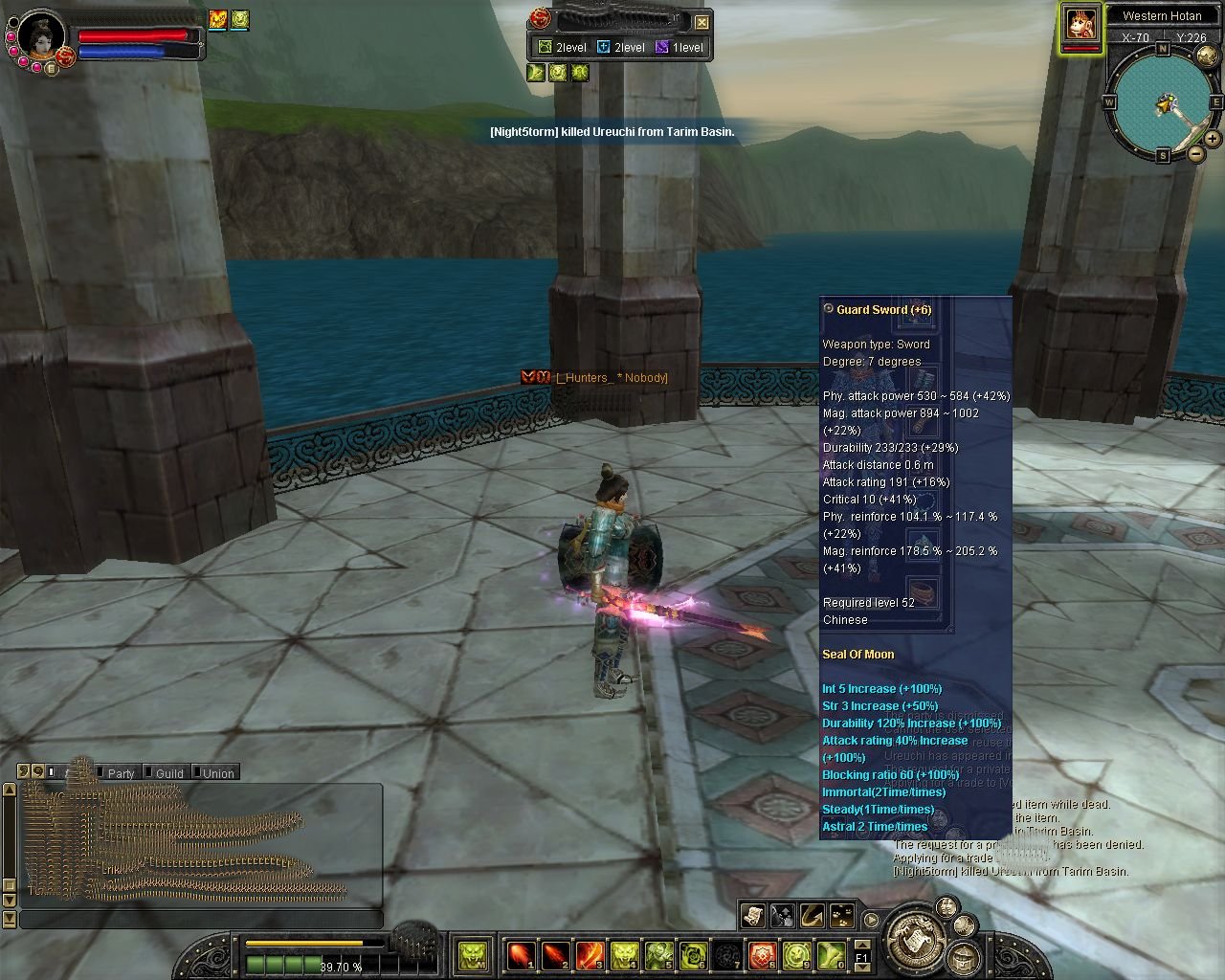The width and height of the screenshot is (1225, 980).
Task: Open the paw prints pet action button
Action: [842, 916]
